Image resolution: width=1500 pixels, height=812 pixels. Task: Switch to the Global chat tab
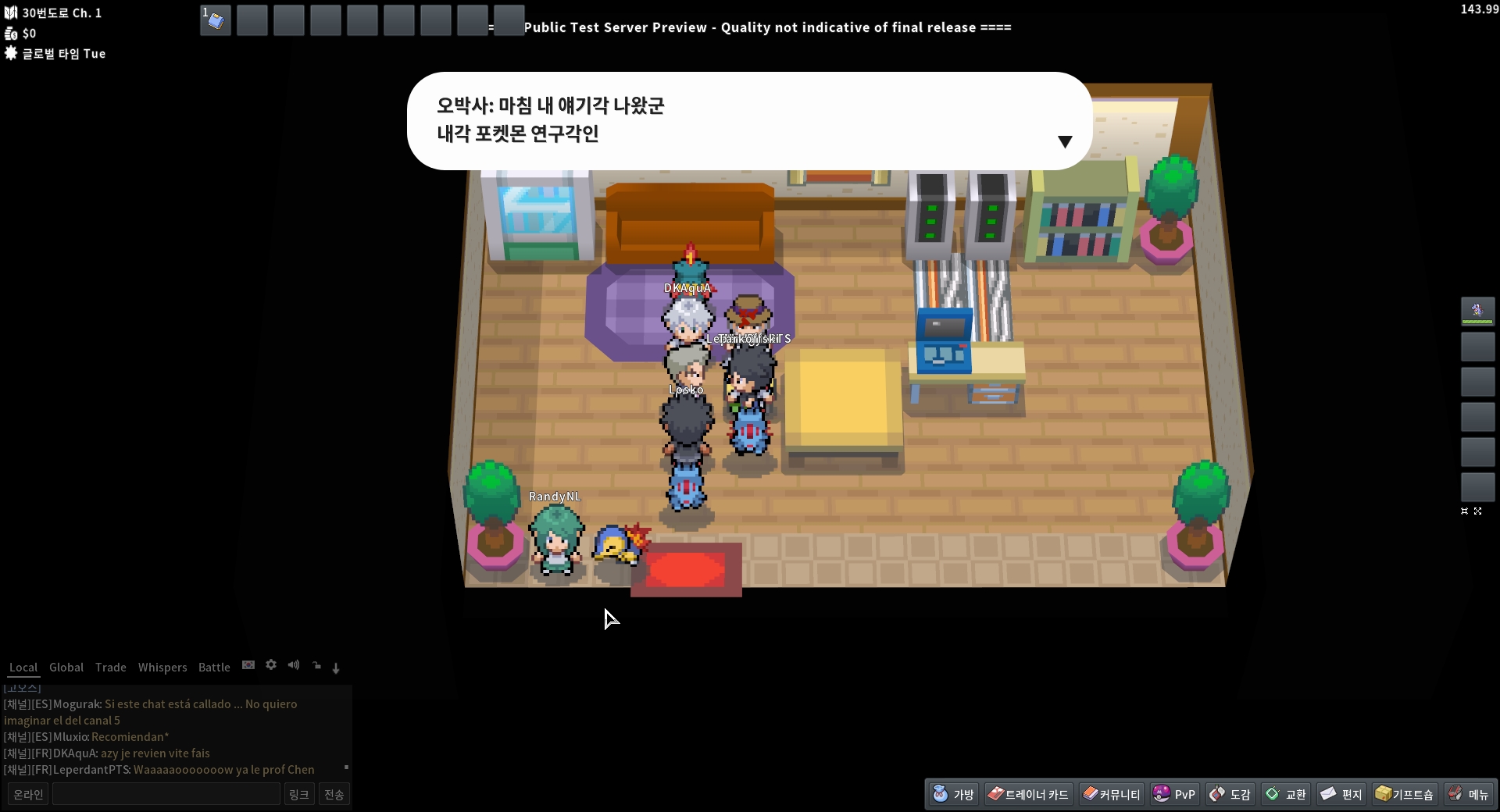coord(66,668)
